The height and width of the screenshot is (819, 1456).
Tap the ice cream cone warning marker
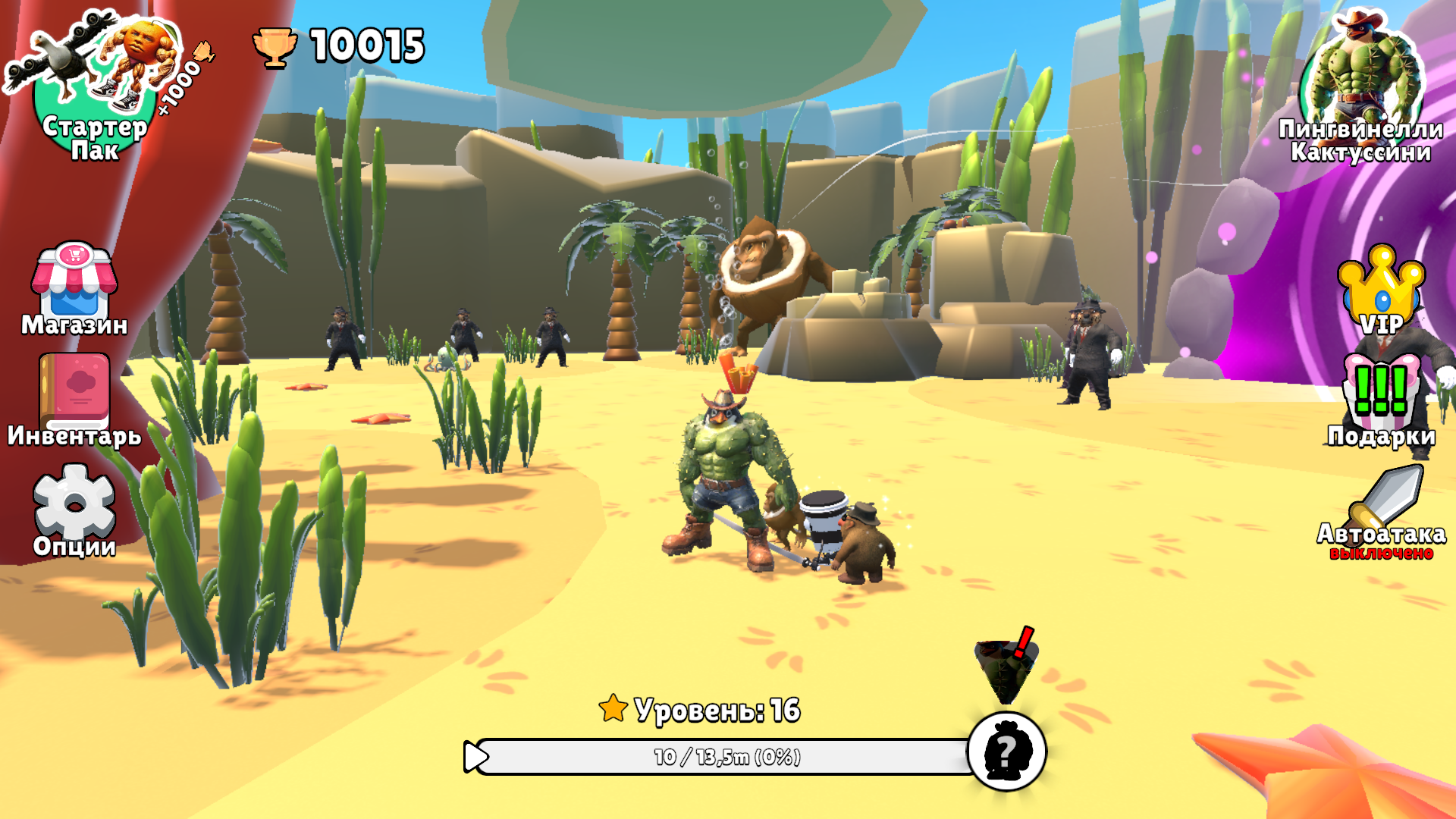(1006, 667)
